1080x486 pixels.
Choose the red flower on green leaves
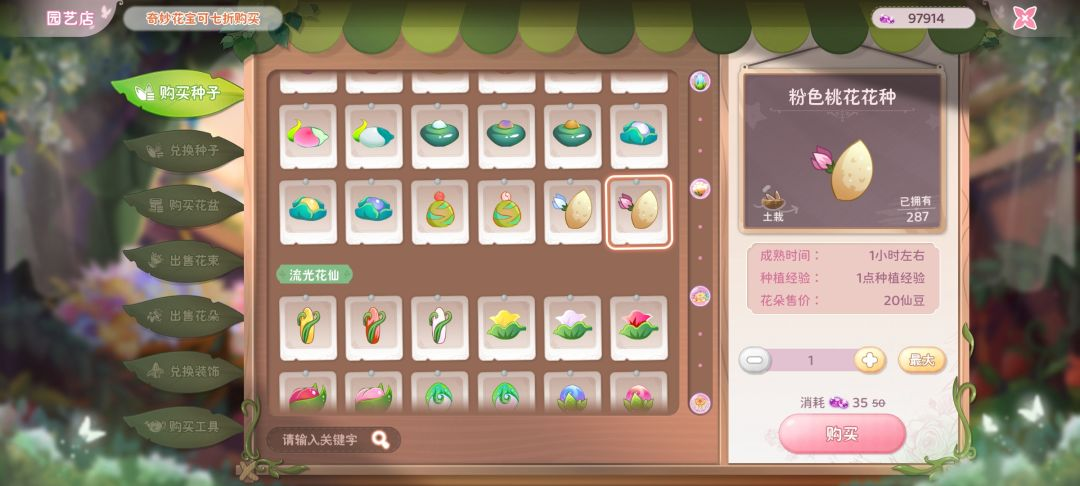[x=639, y=326]
